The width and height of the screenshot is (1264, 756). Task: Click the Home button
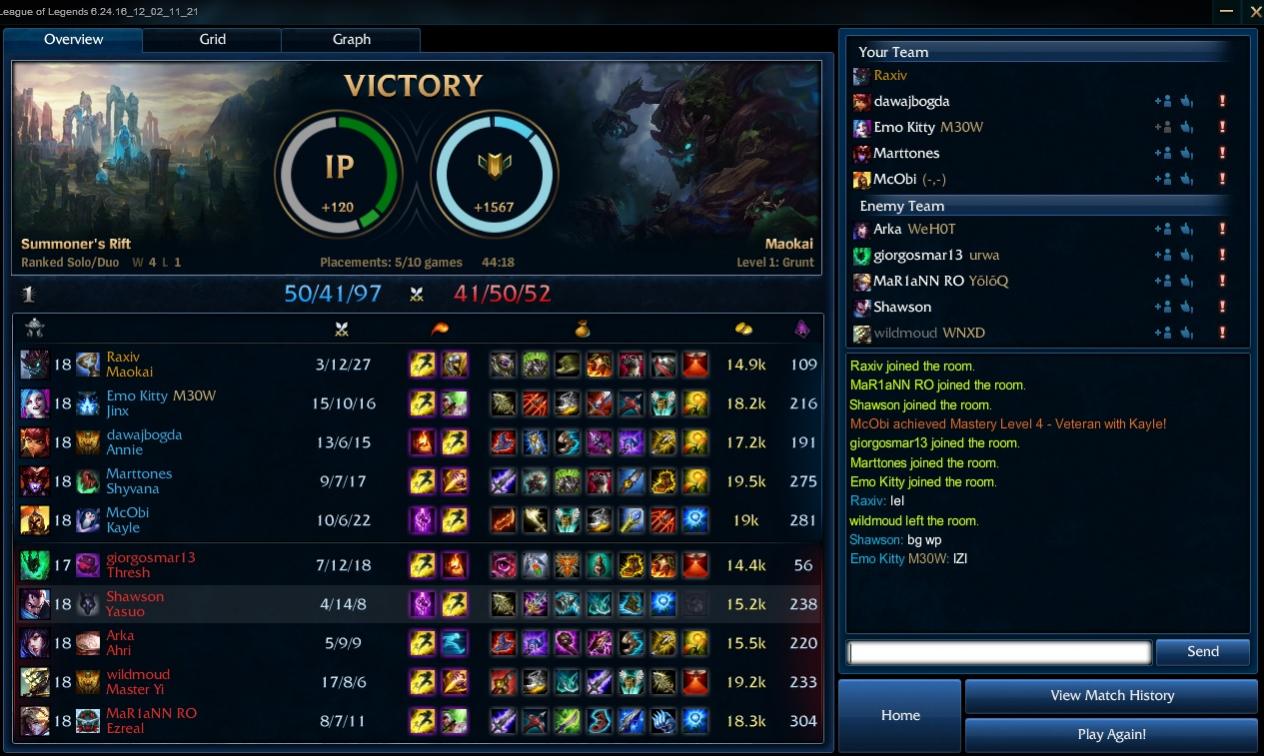pyautogui.click(x=900, y=715)
